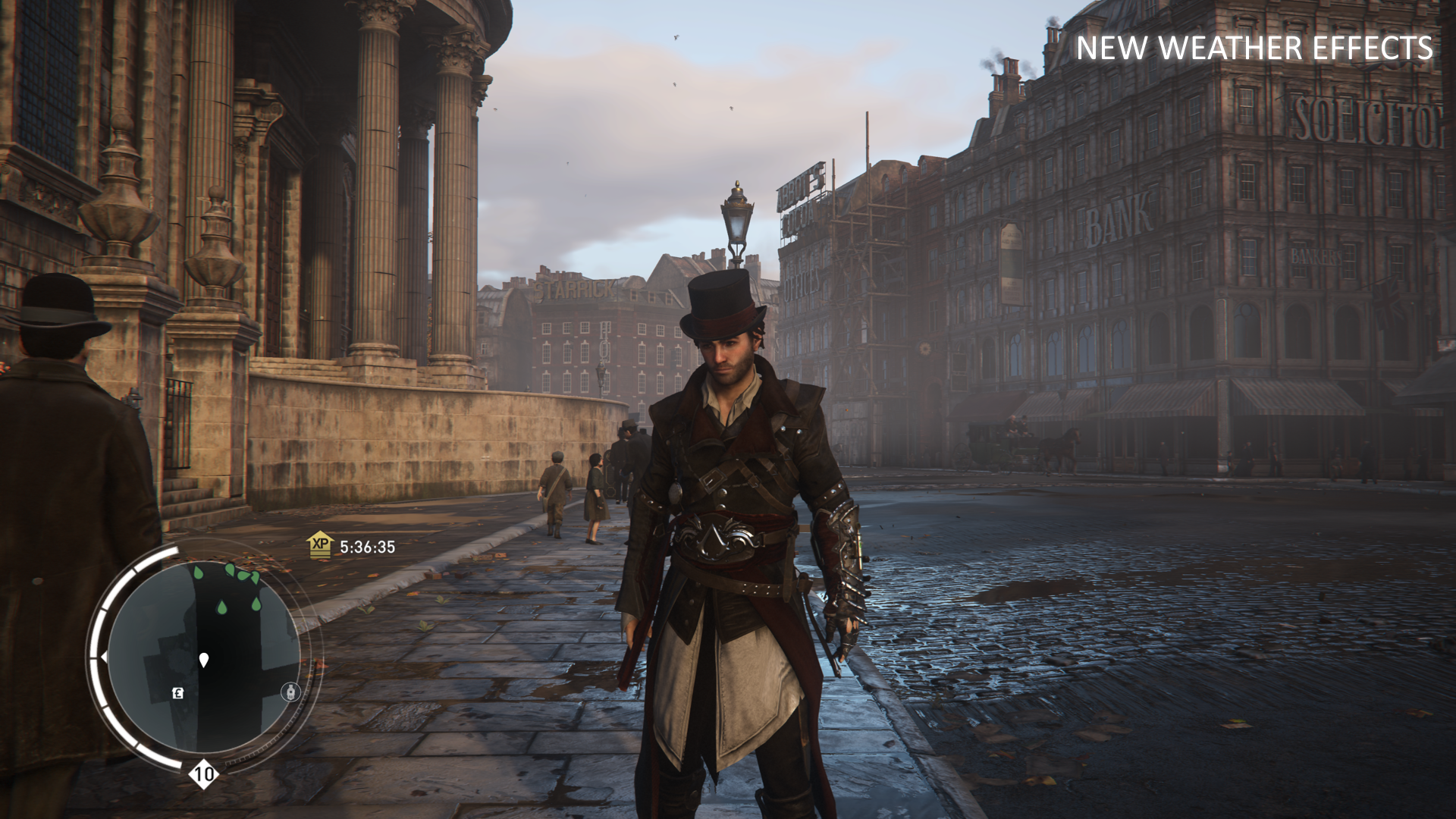
Task: Select the pound sign shop marker on minimap
Action: [x=177, y=692]
